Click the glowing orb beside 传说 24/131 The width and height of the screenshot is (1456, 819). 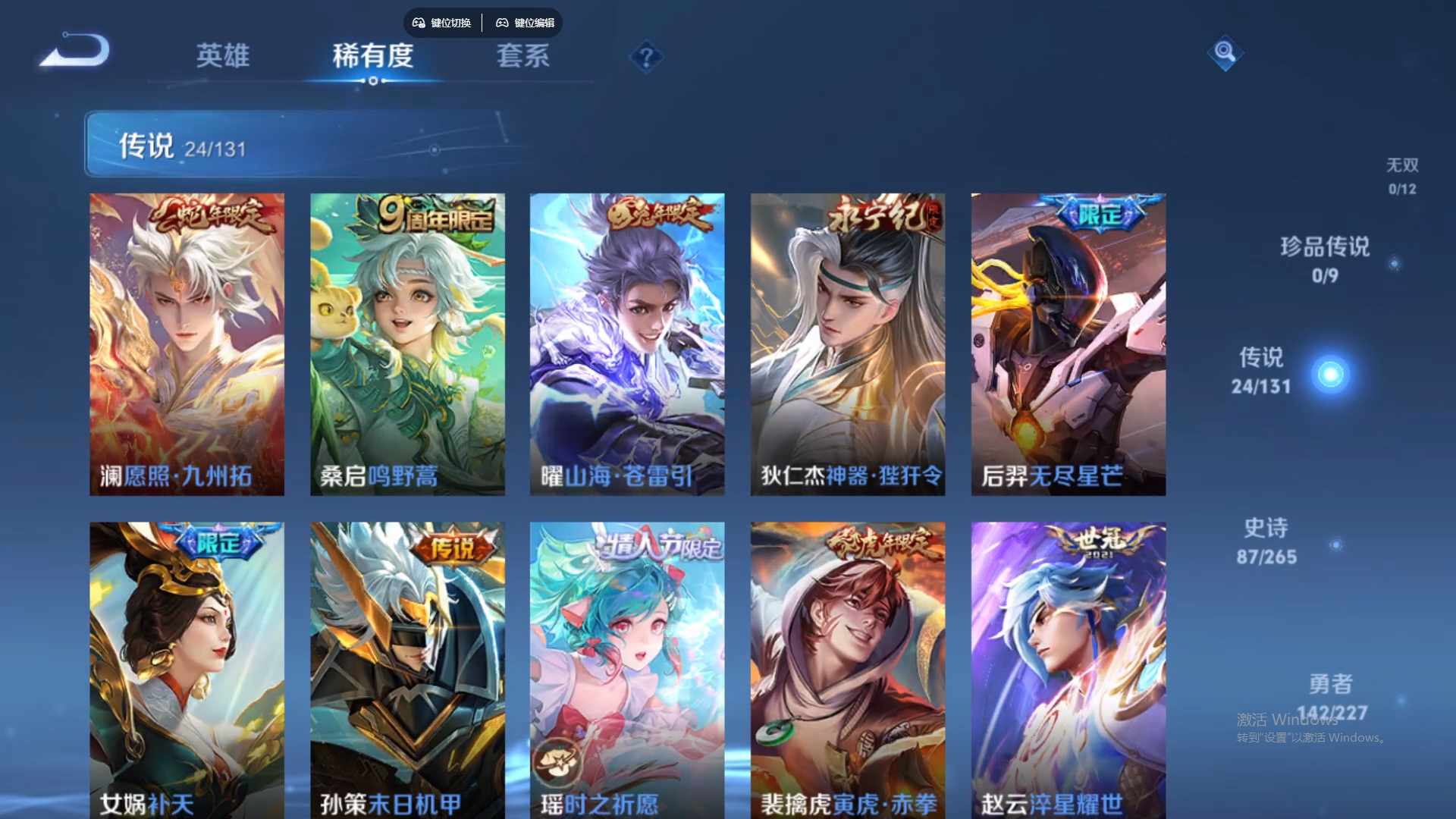pos(1329,373)
